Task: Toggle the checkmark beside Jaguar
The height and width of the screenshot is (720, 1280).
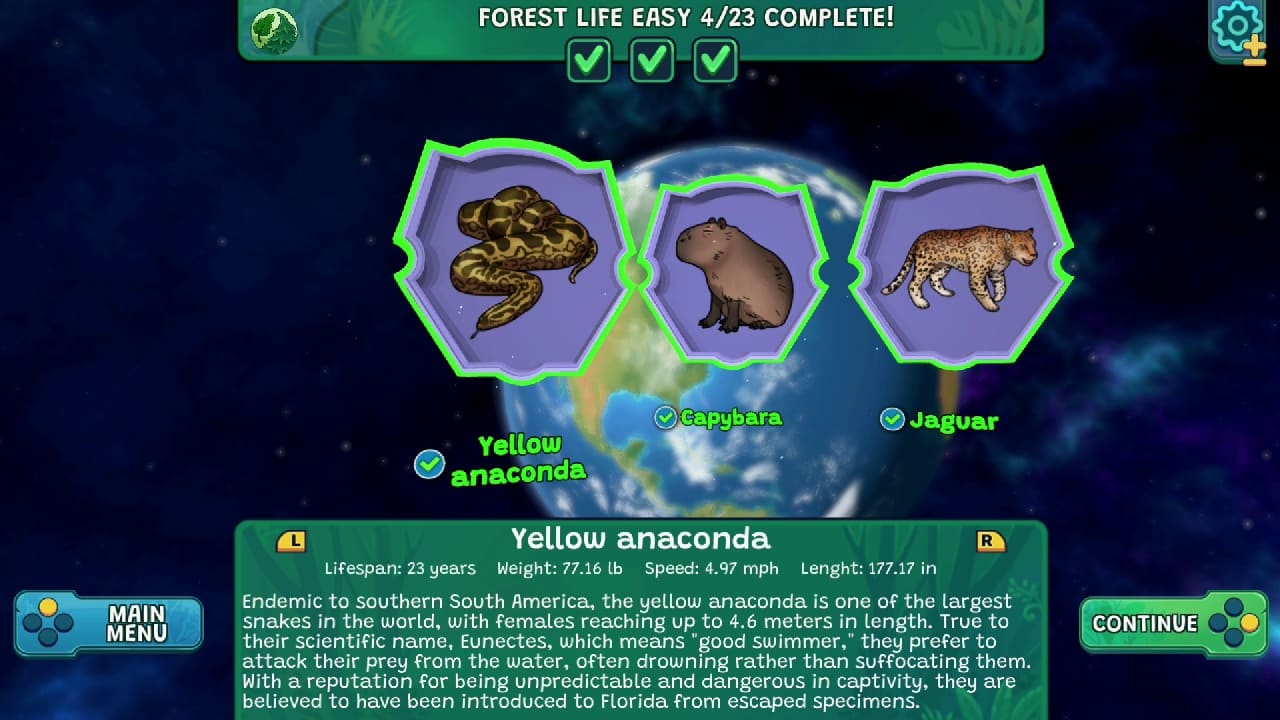Action: (x=891, y=420)
